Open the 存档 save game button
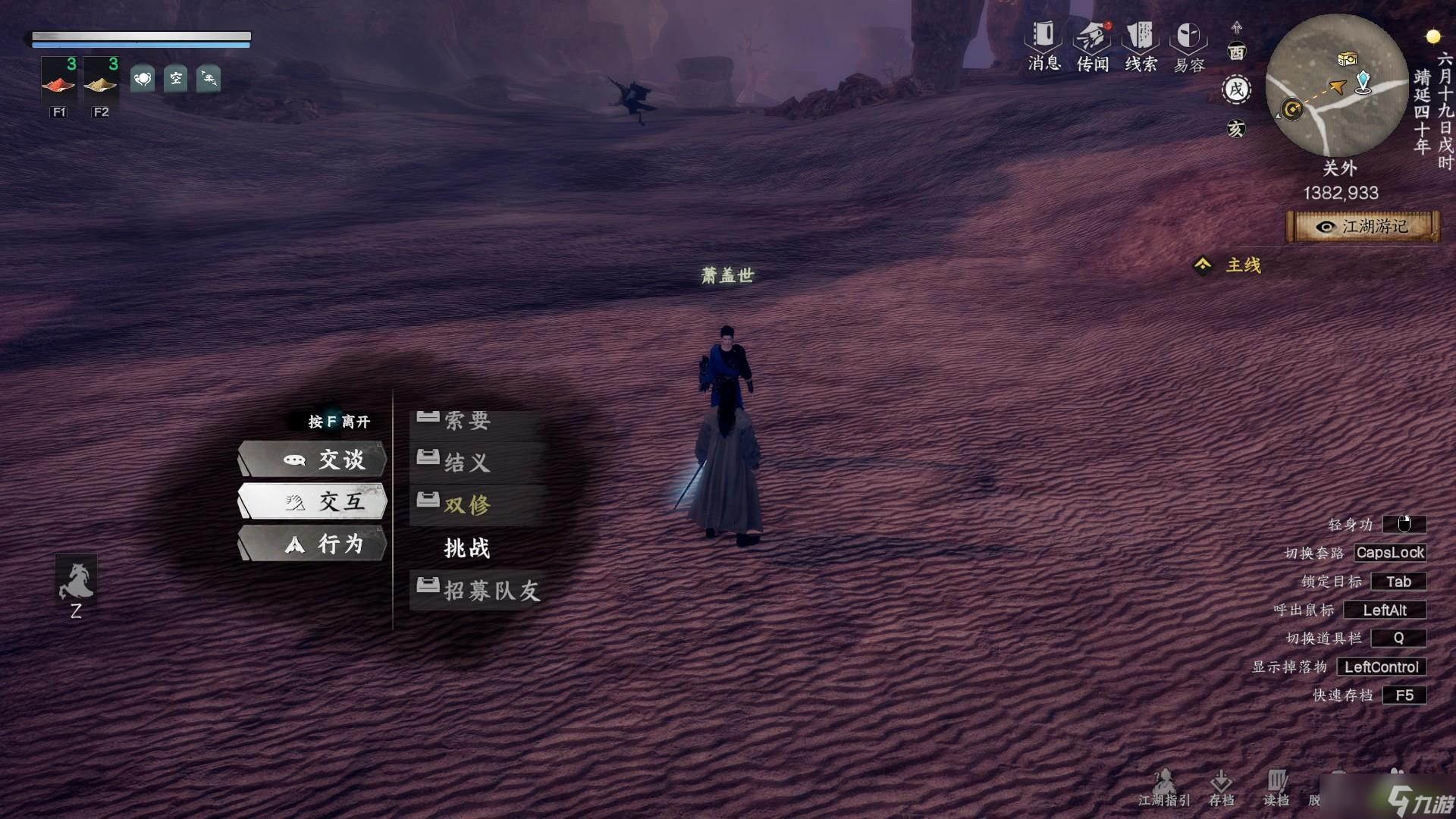 pyautogui.click(x=1221, y=789)
